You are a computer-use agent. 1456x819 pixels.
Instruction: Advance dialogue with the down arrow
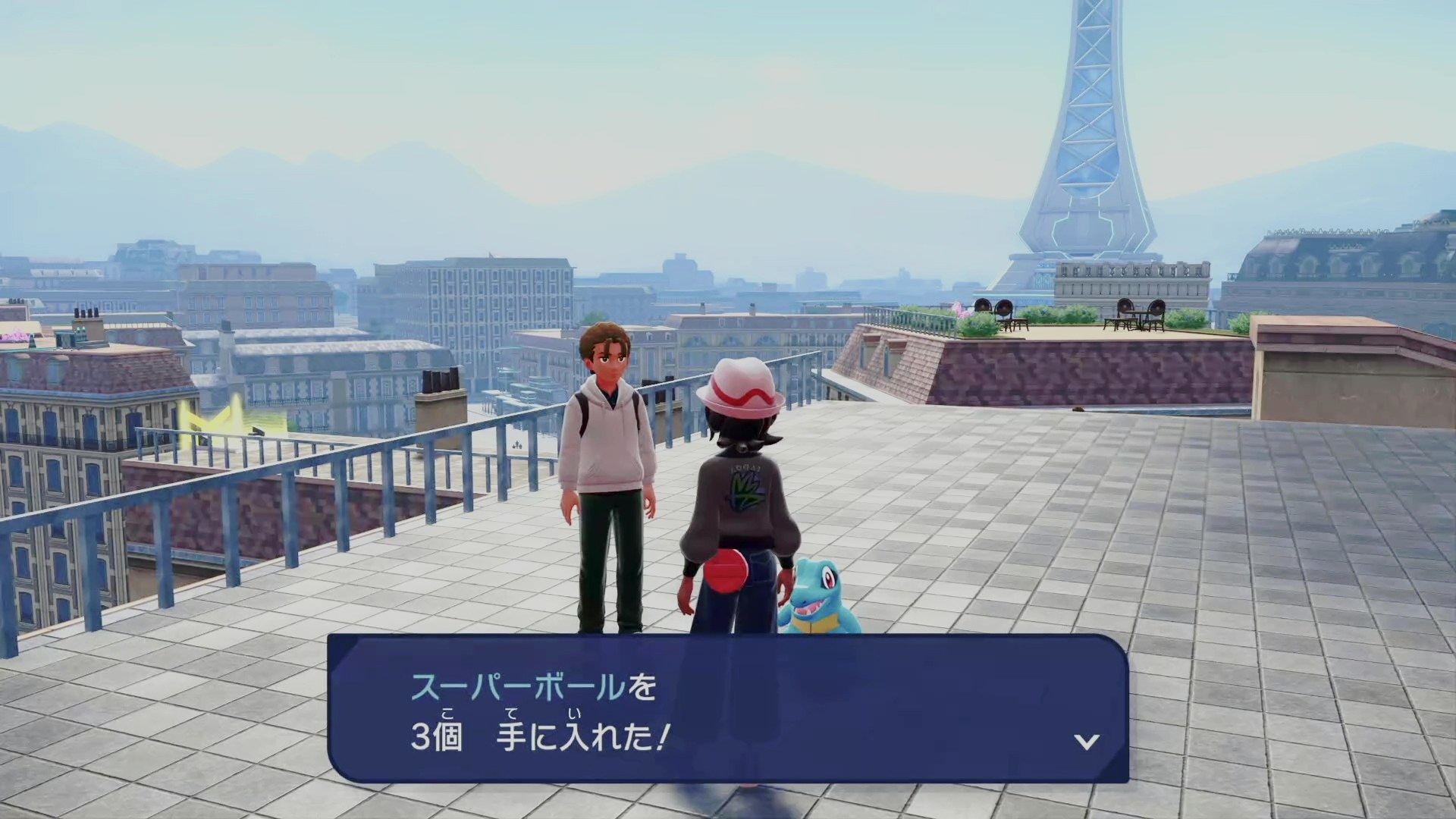(1087, 741)
